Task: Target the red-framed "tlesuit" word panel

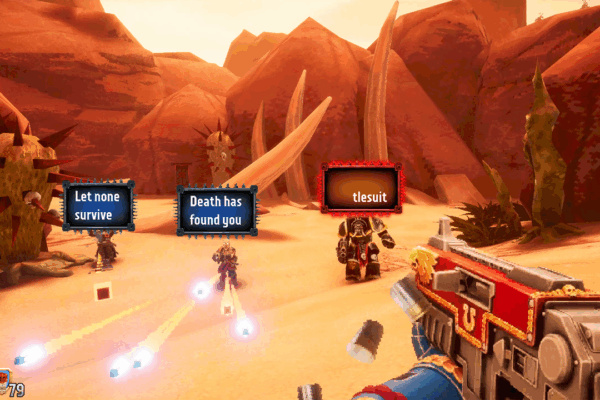Action: [x=361, y=189]
